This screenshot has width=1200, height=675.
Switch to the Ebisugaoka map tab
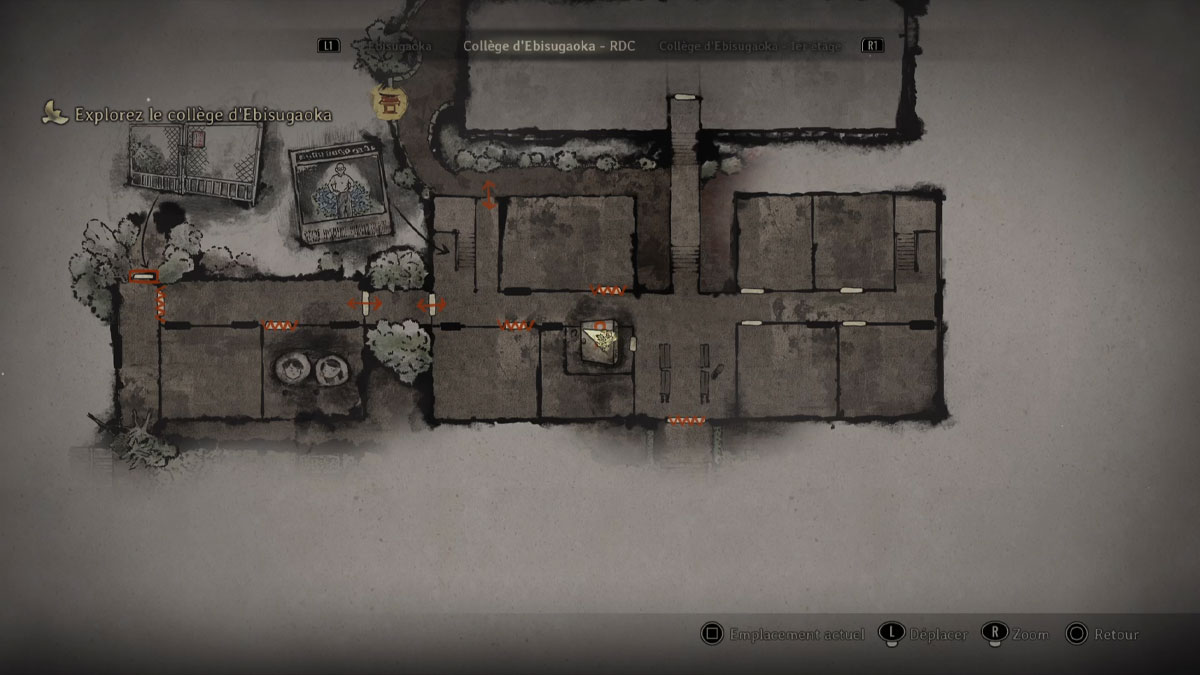(x=398, y=46)
